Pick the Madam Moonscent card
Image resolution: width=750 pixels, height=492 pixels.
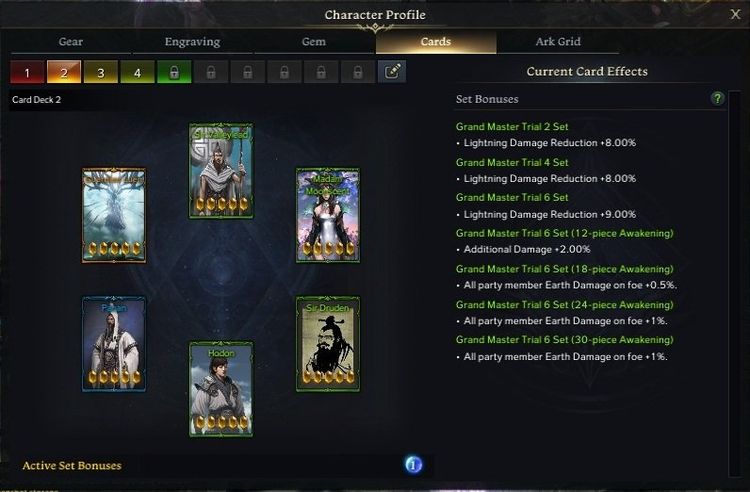click(328, 215)
